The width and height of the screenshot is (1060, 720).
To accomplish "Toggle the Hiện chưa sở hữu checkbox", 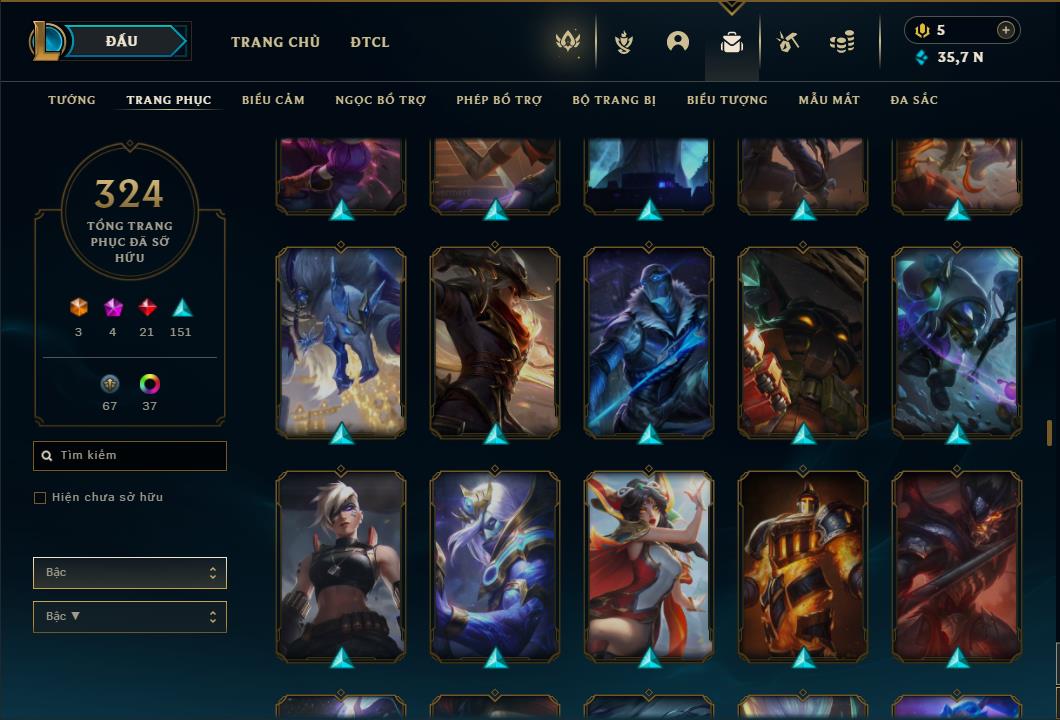I will tap(40, 498).
